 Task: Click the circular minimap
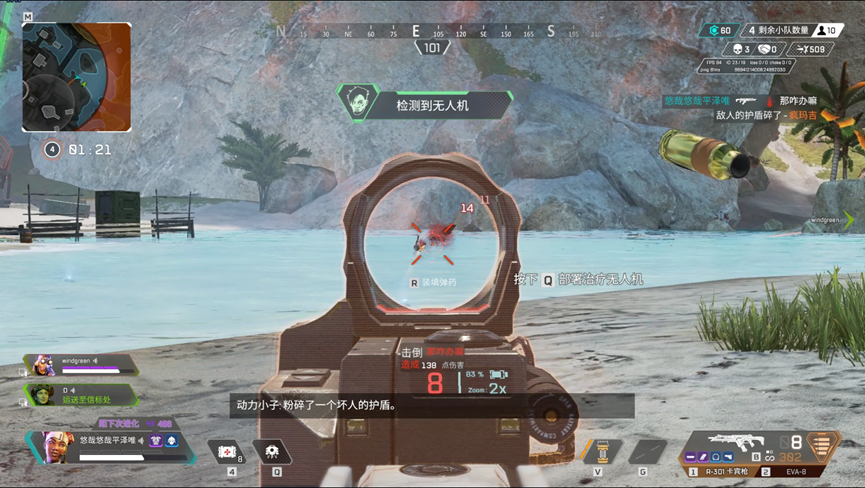pyautogui.click(x=76, y=77)
